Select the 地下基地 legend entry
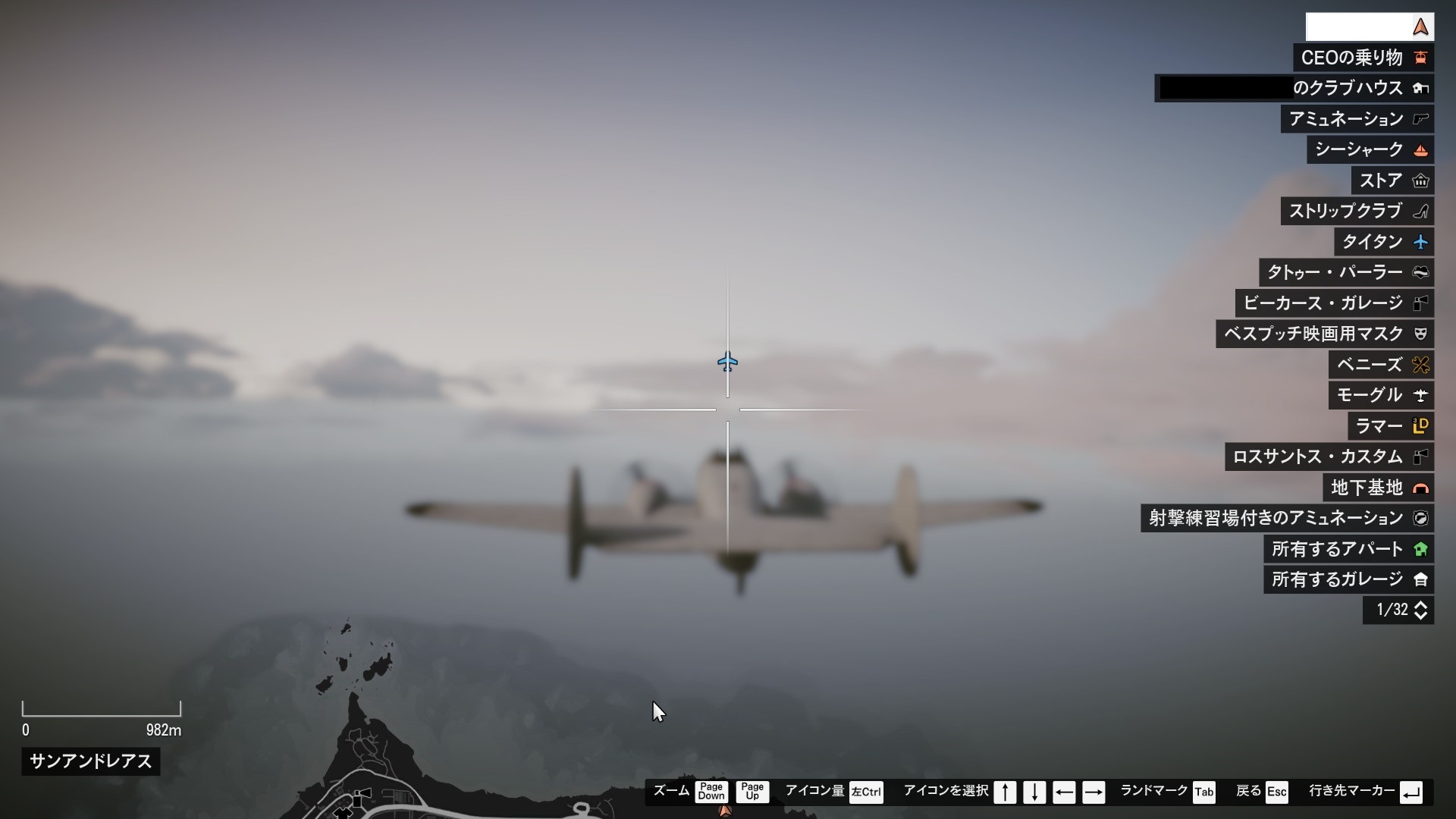 (1378, 488)
